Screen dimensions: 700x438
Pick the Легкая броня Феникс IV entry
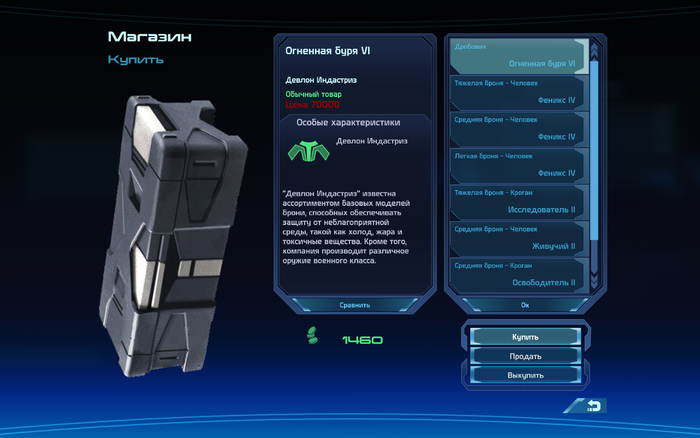coord(517,165)
